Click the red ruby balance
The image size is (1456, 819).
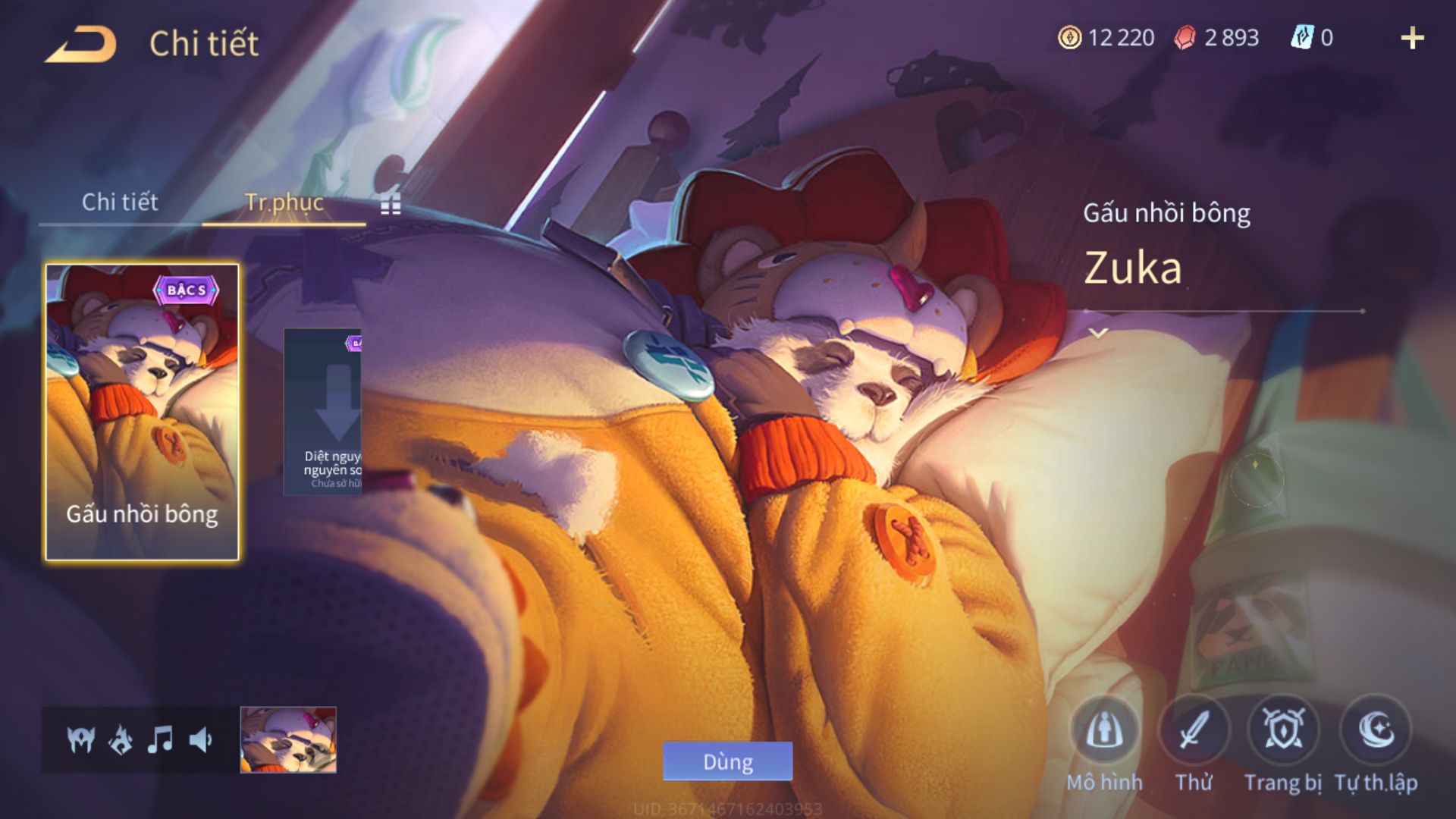click(1216, 38)
